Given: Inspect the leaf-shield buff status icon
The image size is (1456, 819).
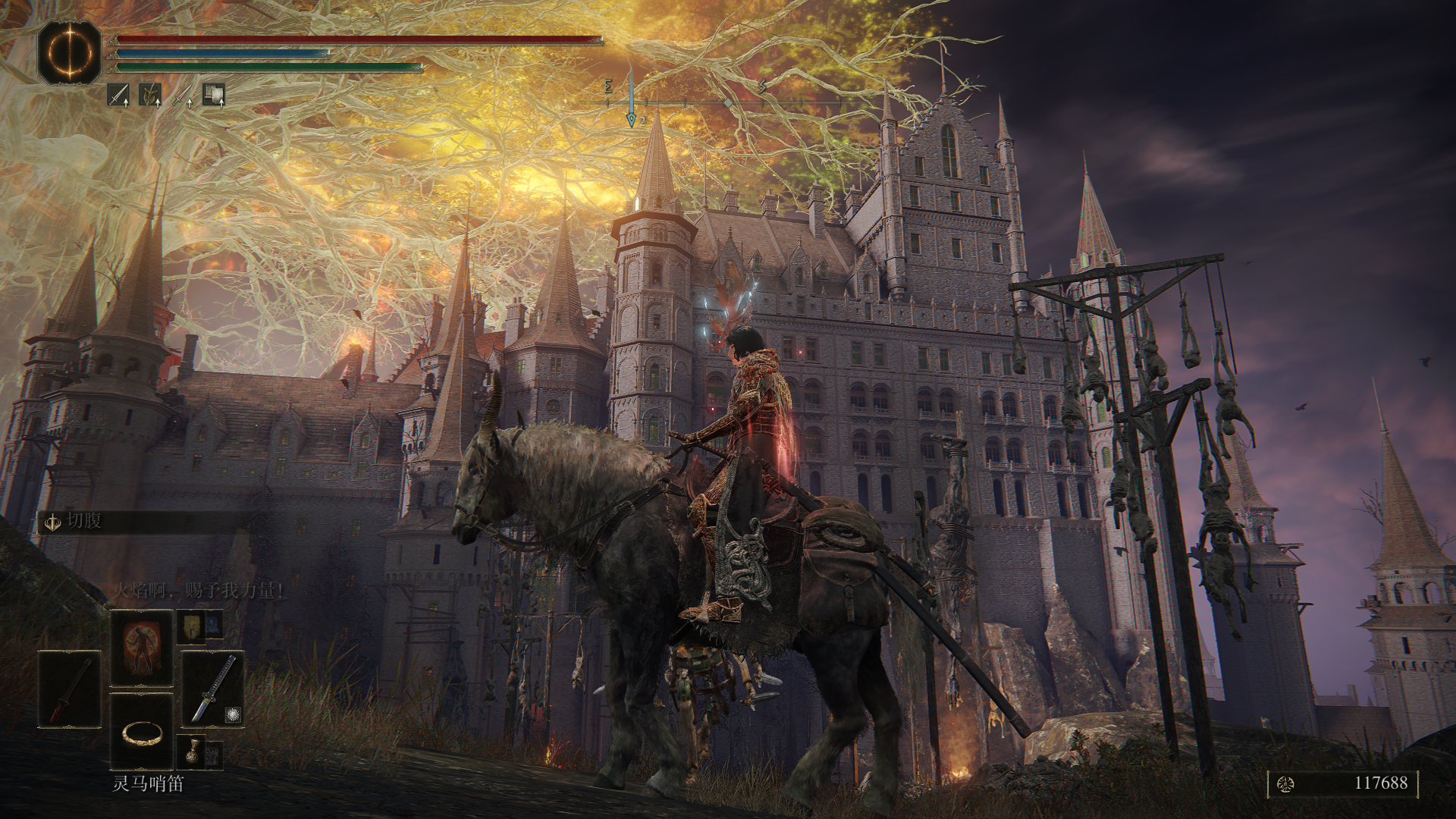Looking at the screenshot, I should point(150,95).
